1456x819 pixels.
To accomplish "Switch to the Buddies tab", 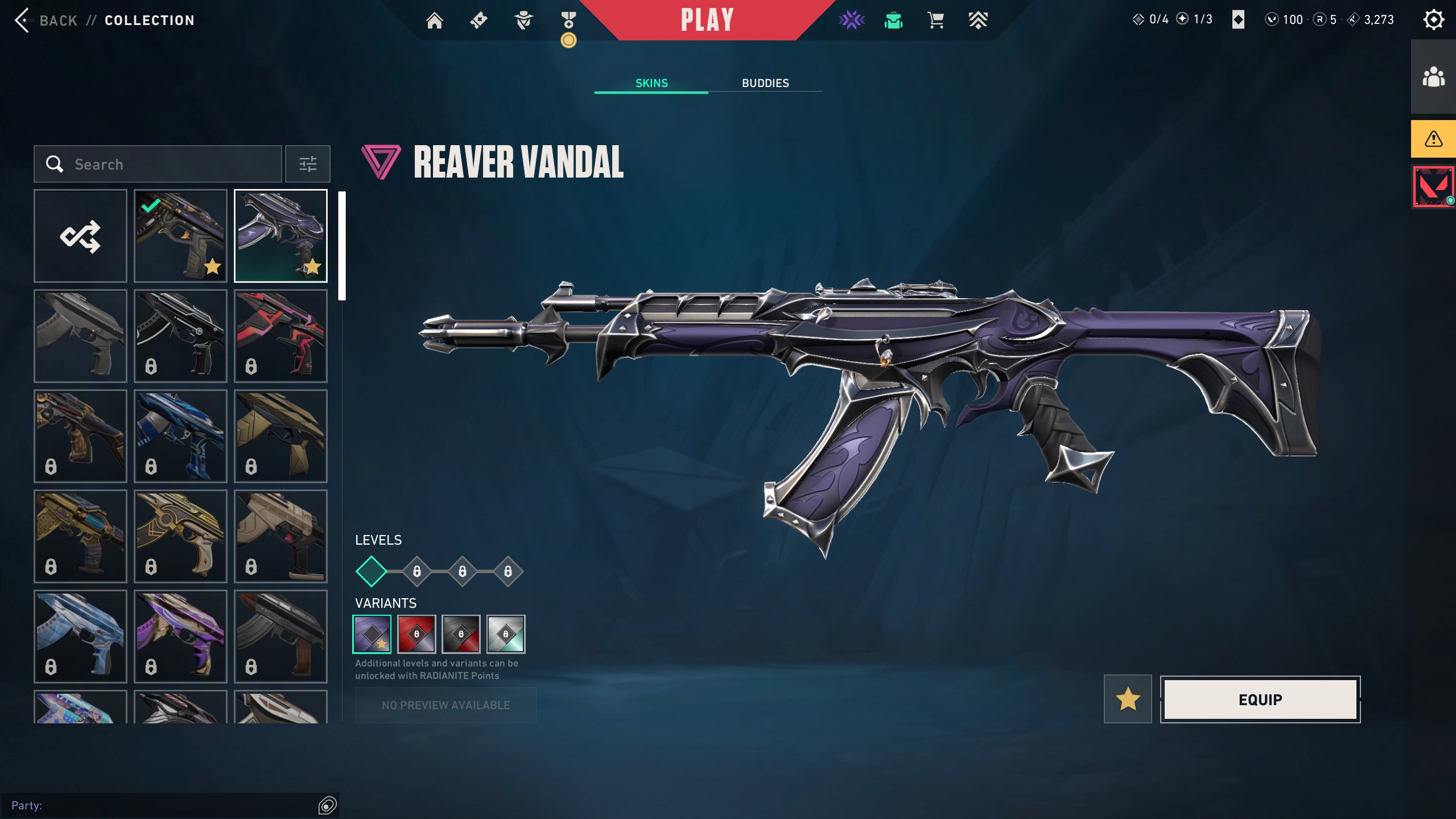I will (765, 83).
